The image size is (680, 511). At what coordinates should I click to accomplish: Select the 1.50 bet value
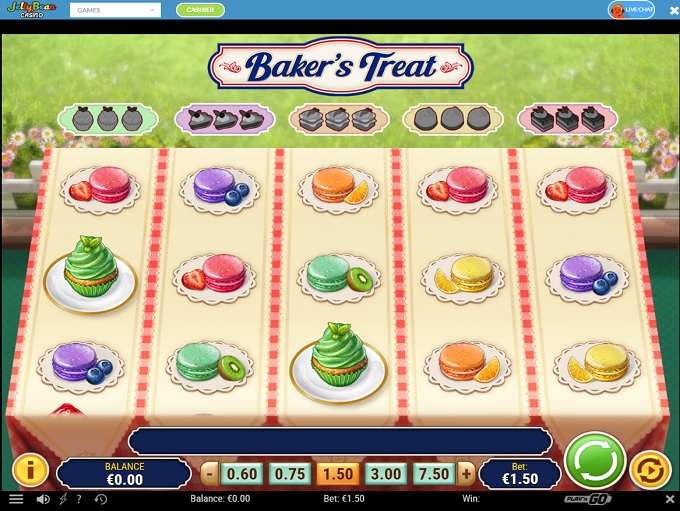[x=337, y=474]
